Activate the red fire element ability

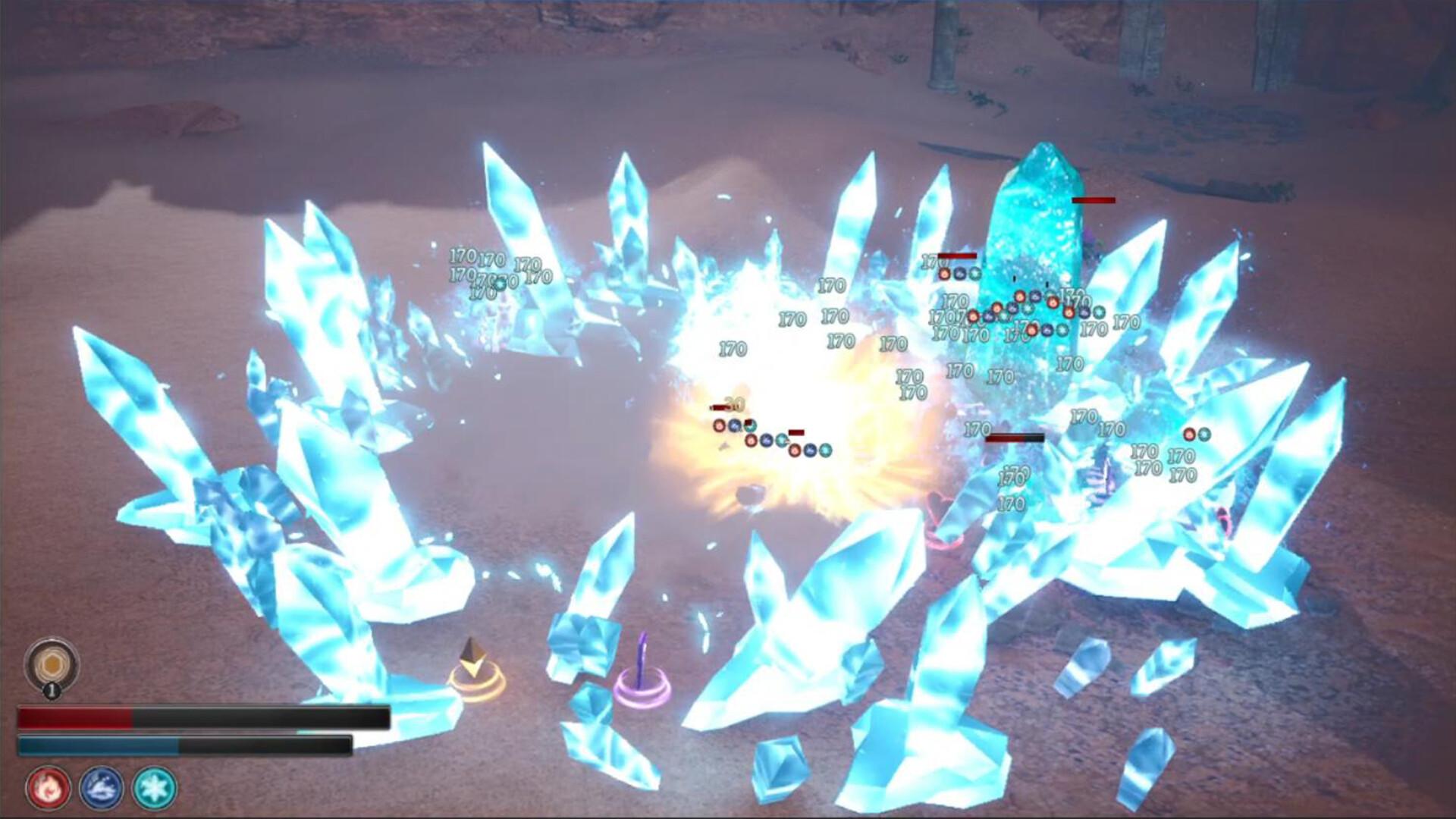(x=49, y=788)
